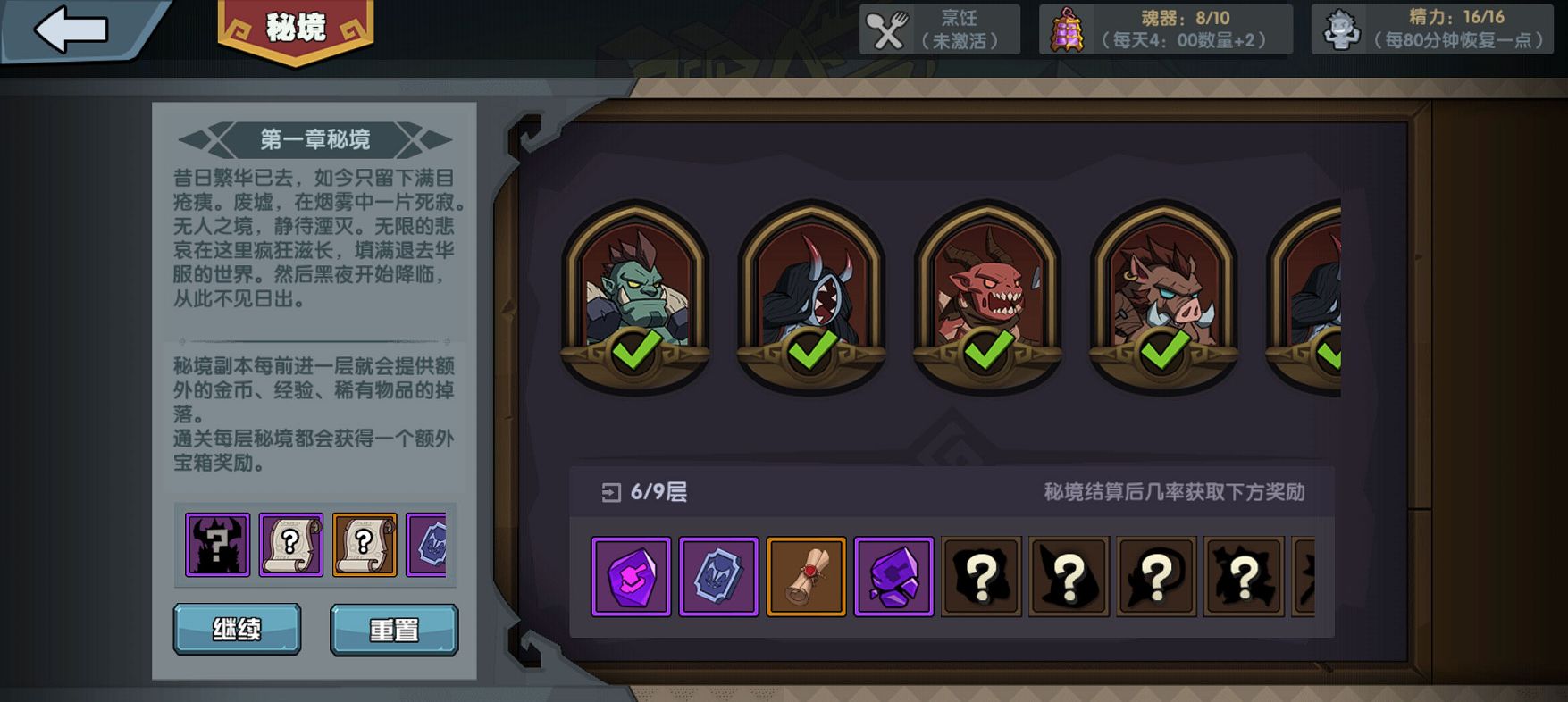Tap the 魂器 soul vessel counter
Image resolution: width=1568 pixels, height=702 pixels.
1165,29
